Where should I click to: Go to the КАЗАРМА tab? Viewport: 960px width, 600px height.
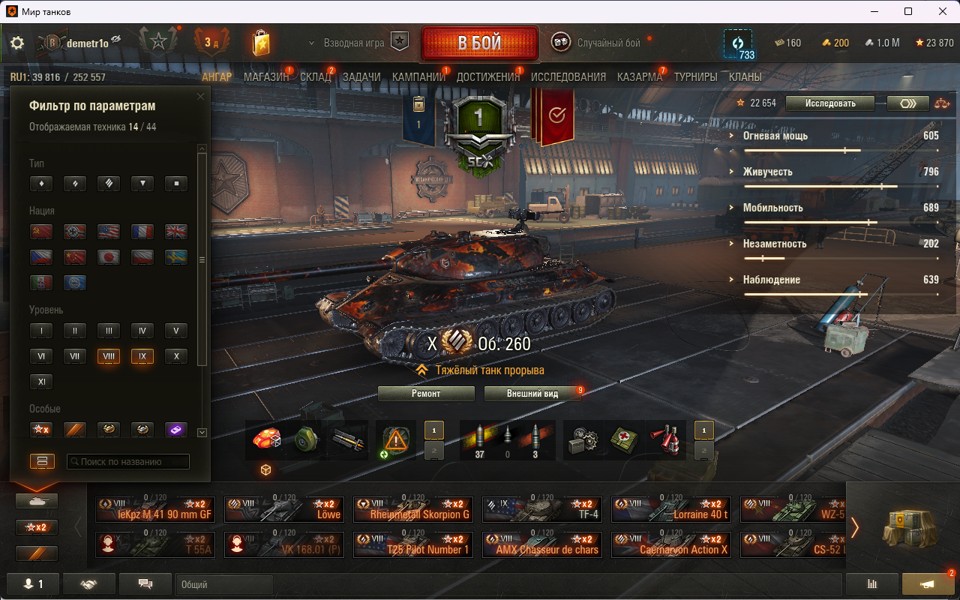coord(639,77)
